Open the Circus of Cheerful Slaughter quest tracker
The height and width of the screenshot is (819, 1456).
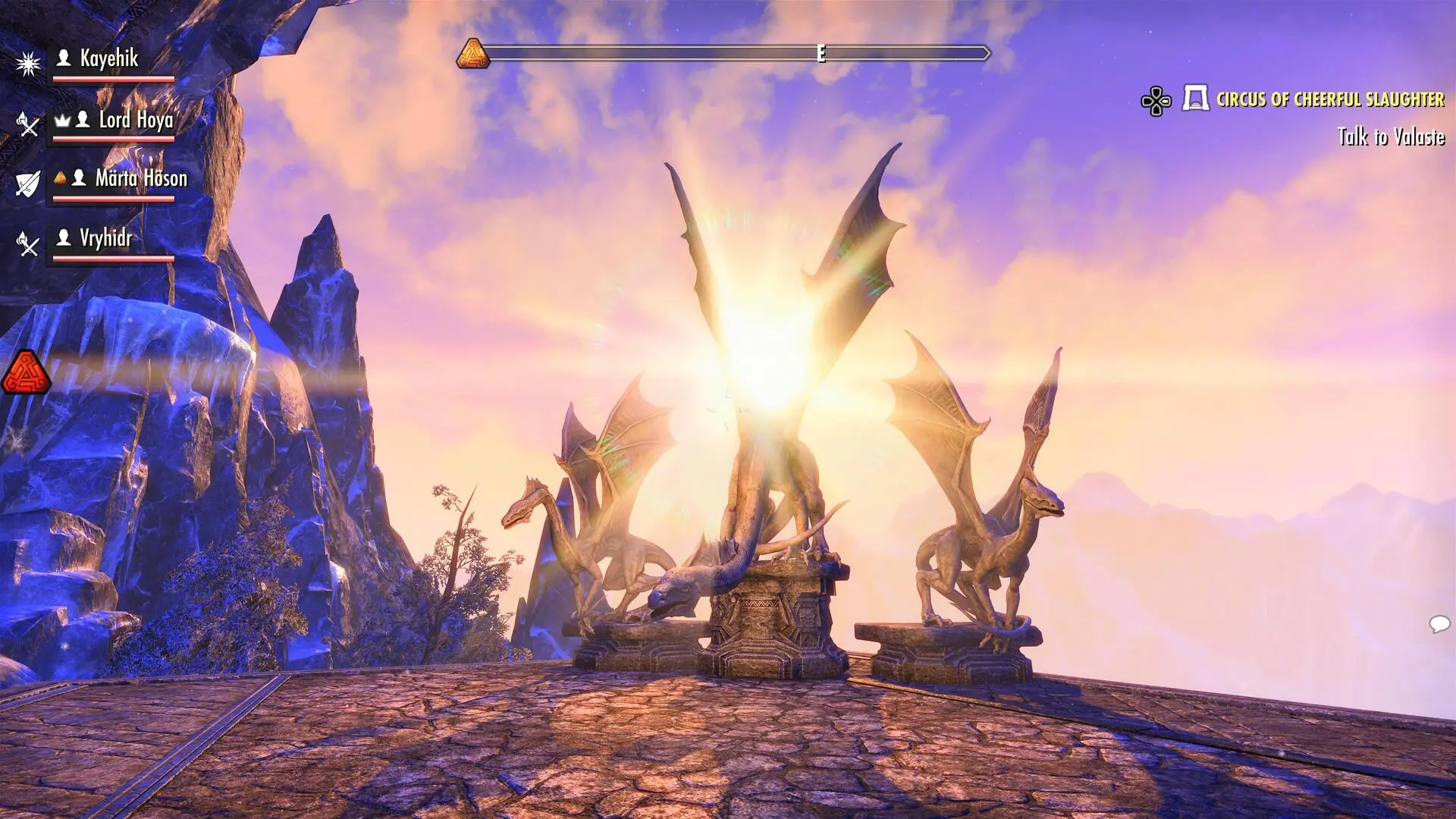1329,99
